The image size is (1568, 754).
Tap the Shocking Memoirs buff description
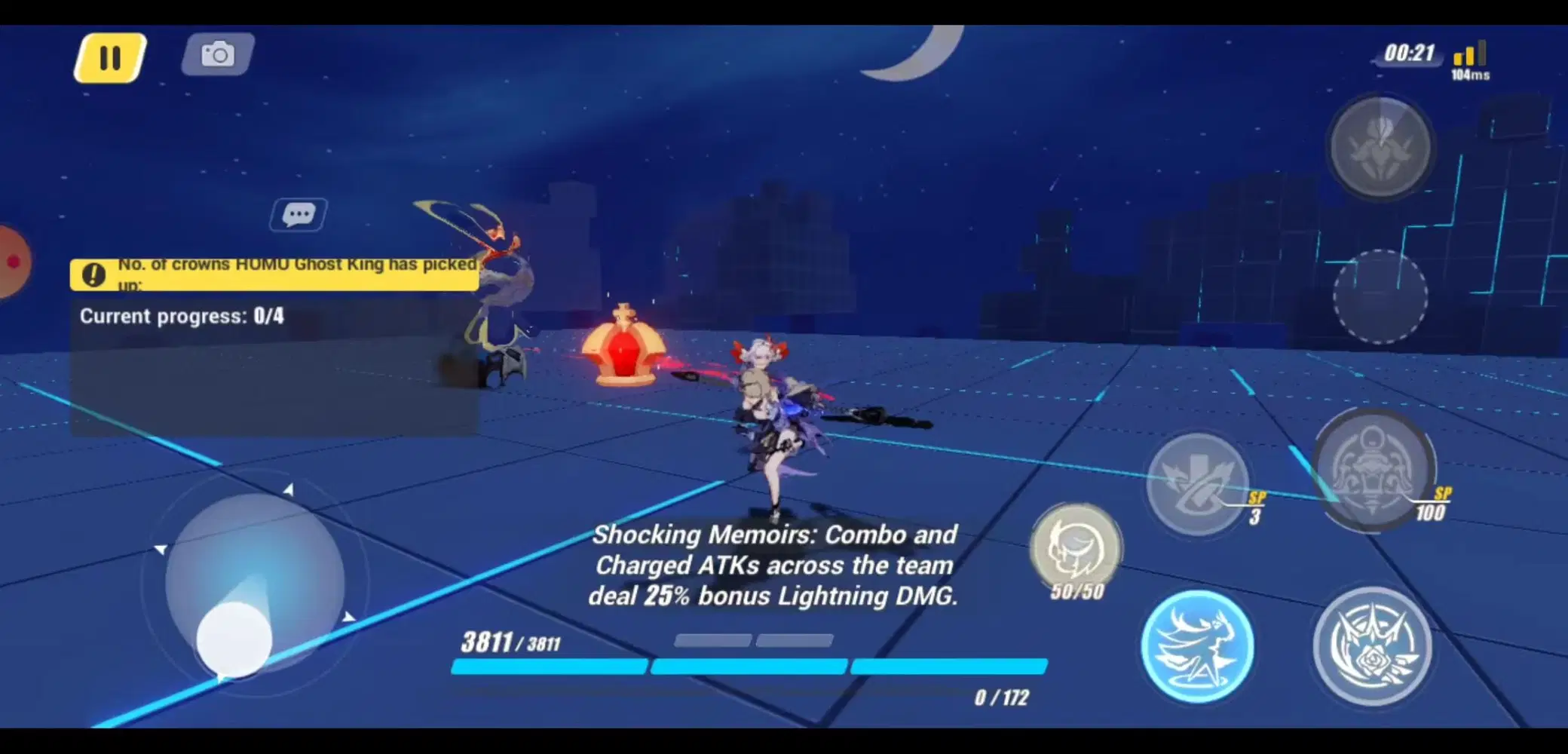point(774,565)
